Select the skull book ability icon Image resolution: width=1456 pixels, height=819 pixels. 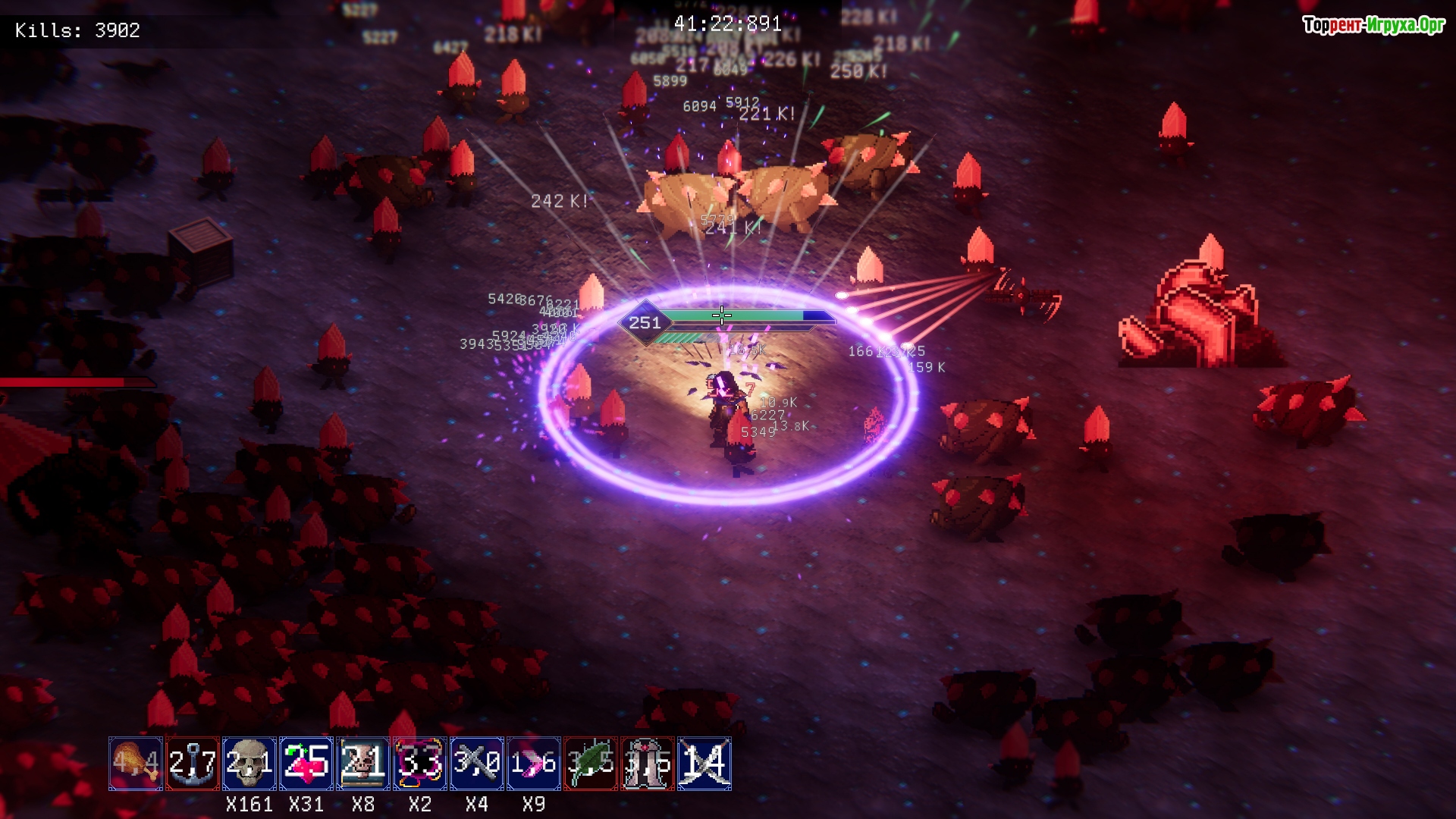coord(363,763)
